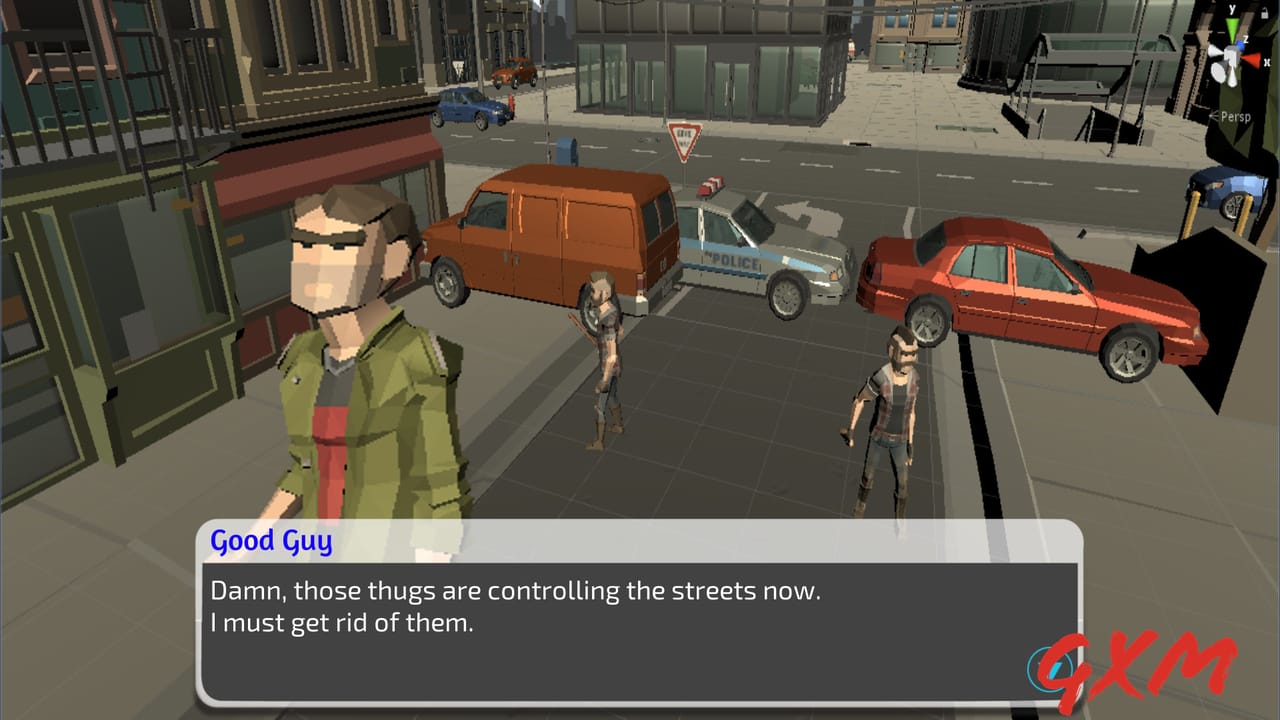Viewport: 1280px width, 720px height.
Task: Select the green Y axis on the scene gizmo
Action: tap(1232, 25)
